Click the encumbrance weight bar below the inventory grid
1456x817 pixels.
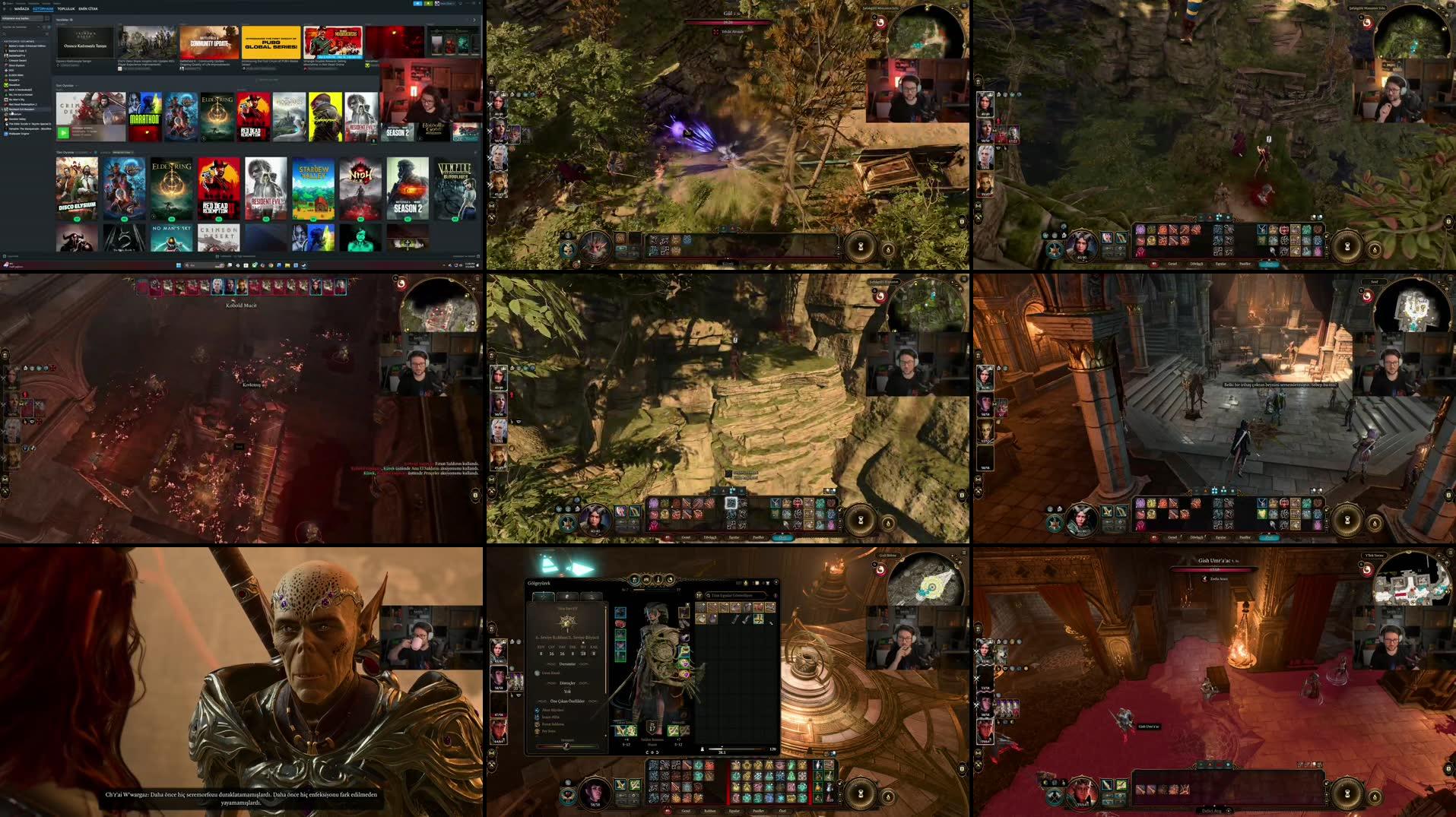tap(739, 749)
